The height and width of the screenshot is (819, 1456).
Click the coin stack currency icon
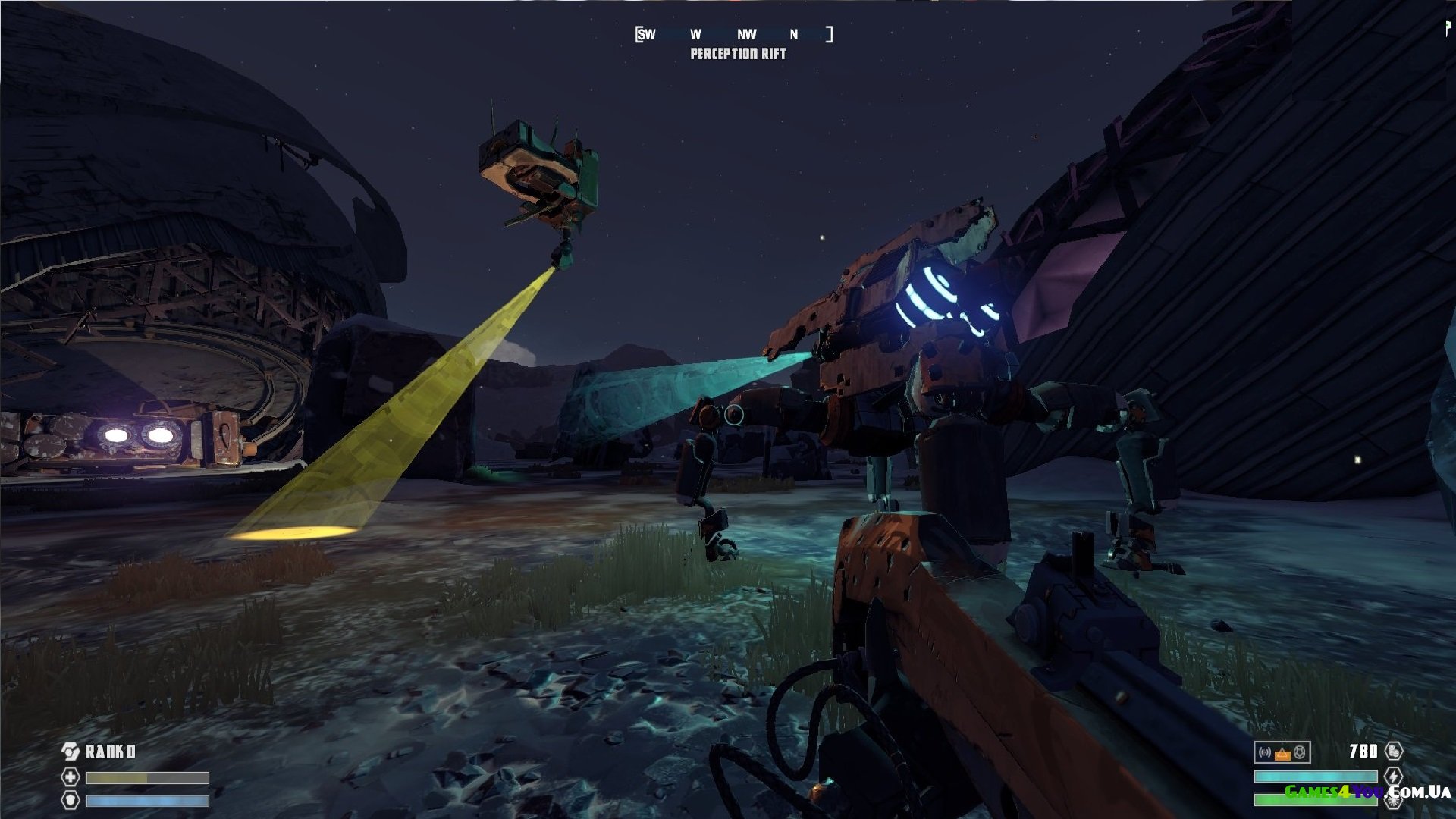pos(1394,751)
